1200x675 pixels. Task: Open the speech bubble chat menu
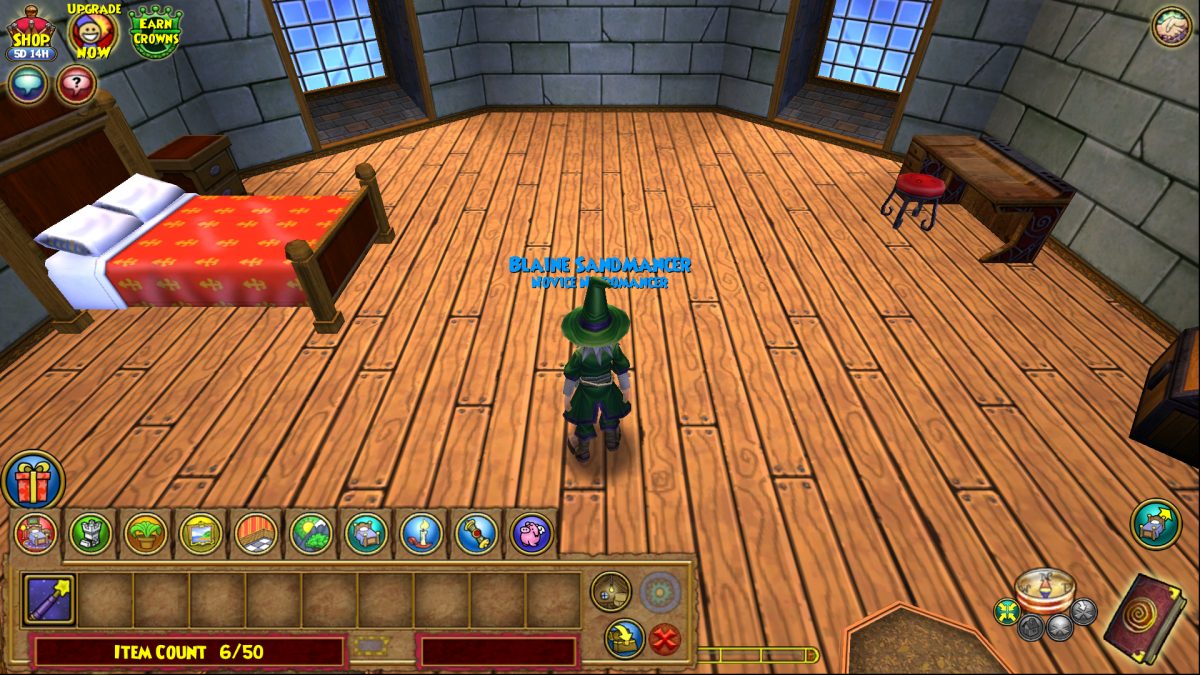point(27,85)
